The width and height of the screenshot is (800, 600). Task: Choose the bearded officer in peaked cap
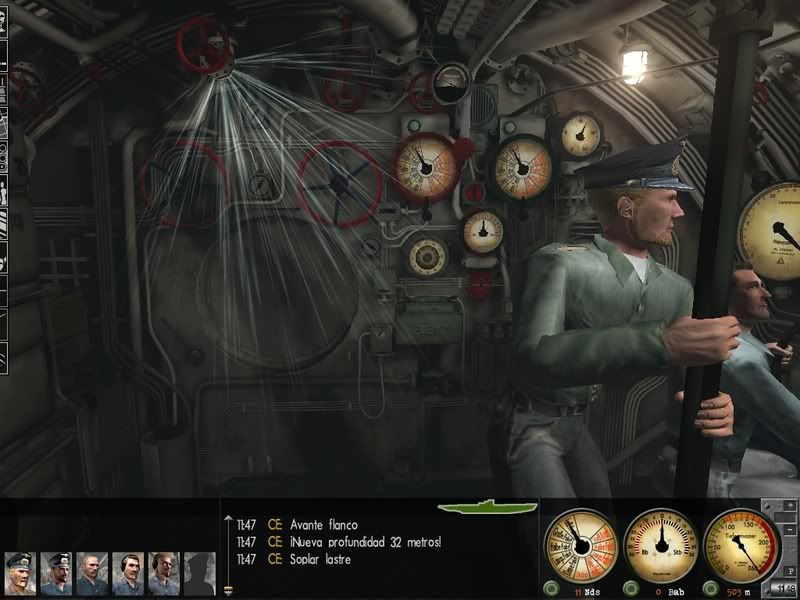coord(56,573)
